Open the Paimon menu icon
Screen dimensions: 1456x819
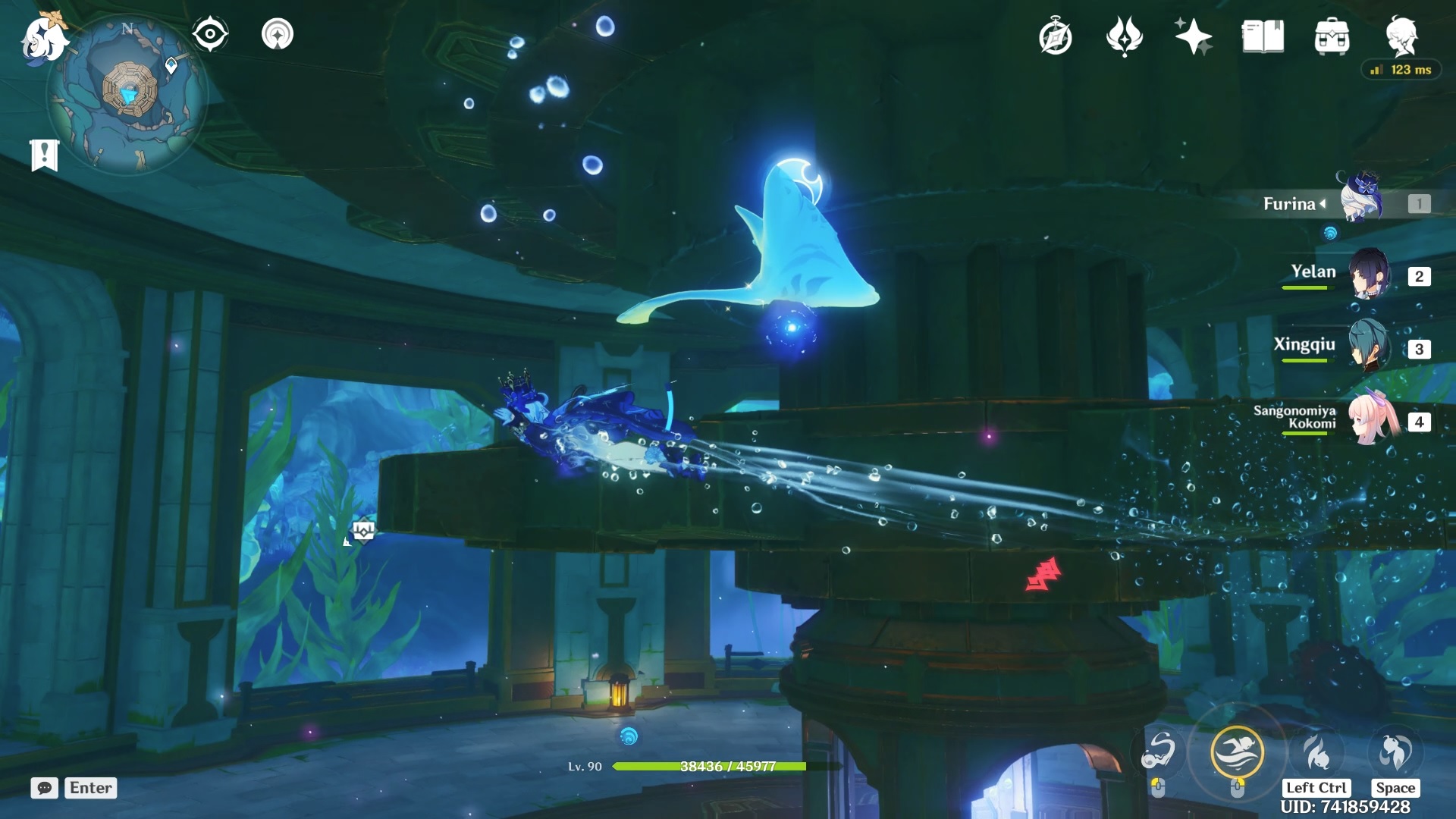coord(42,38)
